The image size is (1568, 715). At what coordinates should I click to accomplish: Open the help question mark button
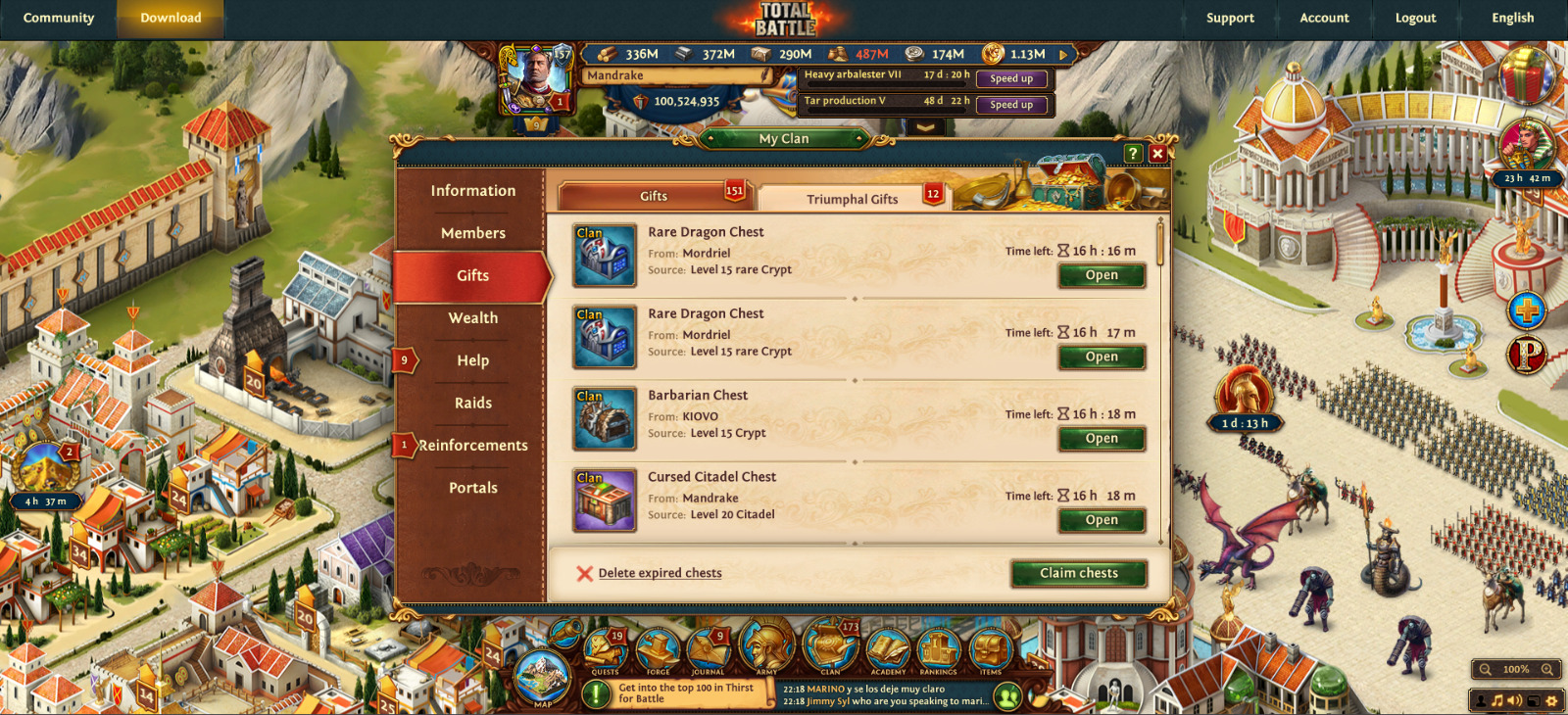point(1133,154)
